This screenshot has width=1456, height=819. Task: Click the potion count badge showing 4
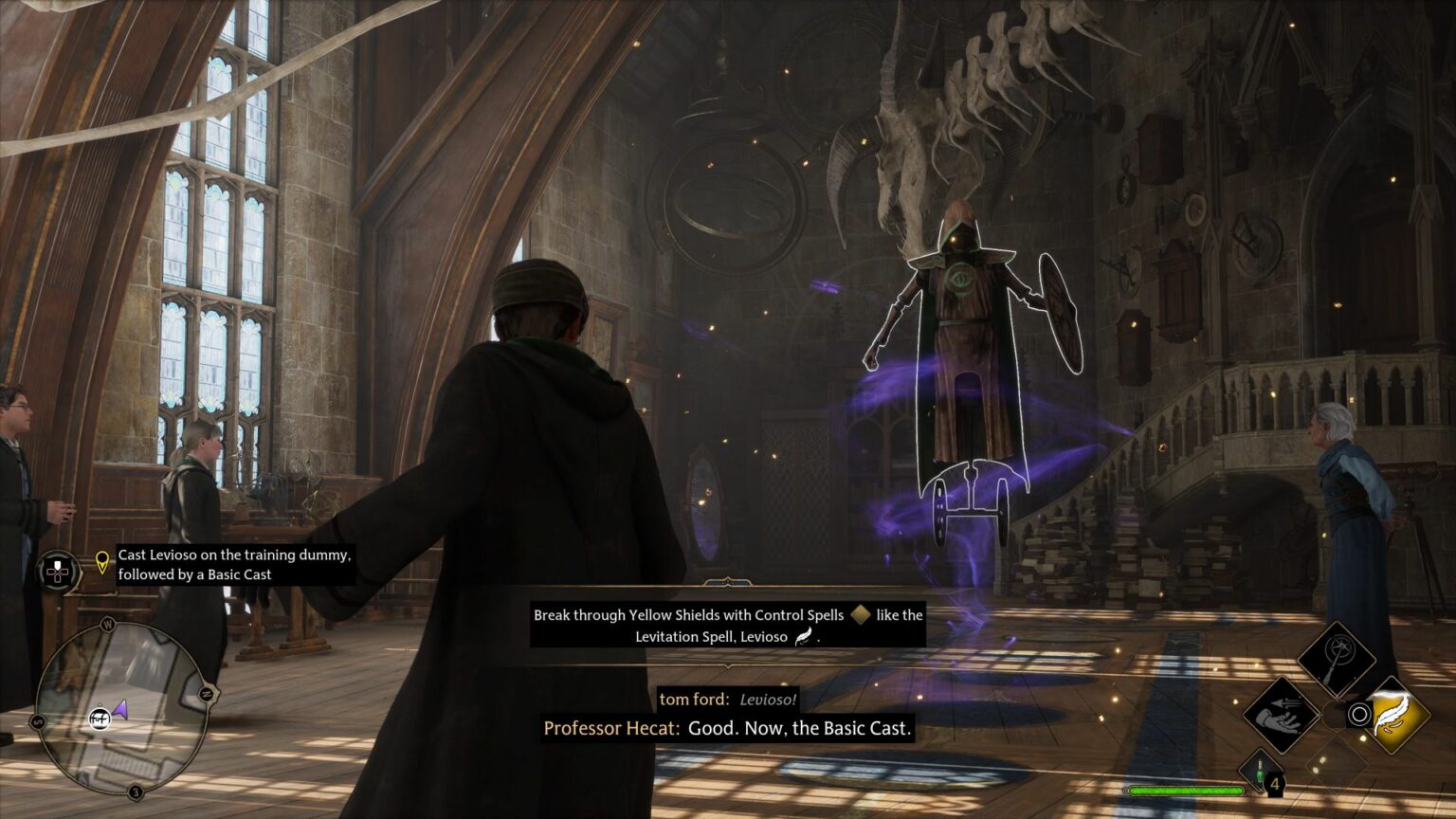click(x=1276, y=782)
